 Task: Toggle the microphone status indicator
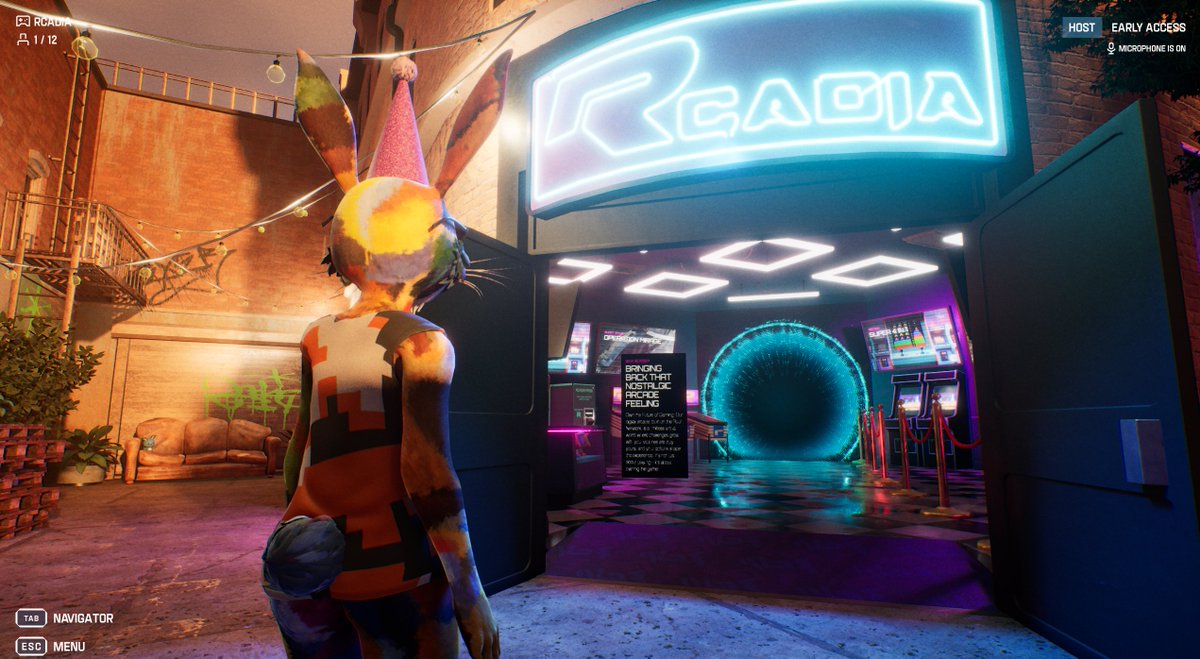(1145, 48)
